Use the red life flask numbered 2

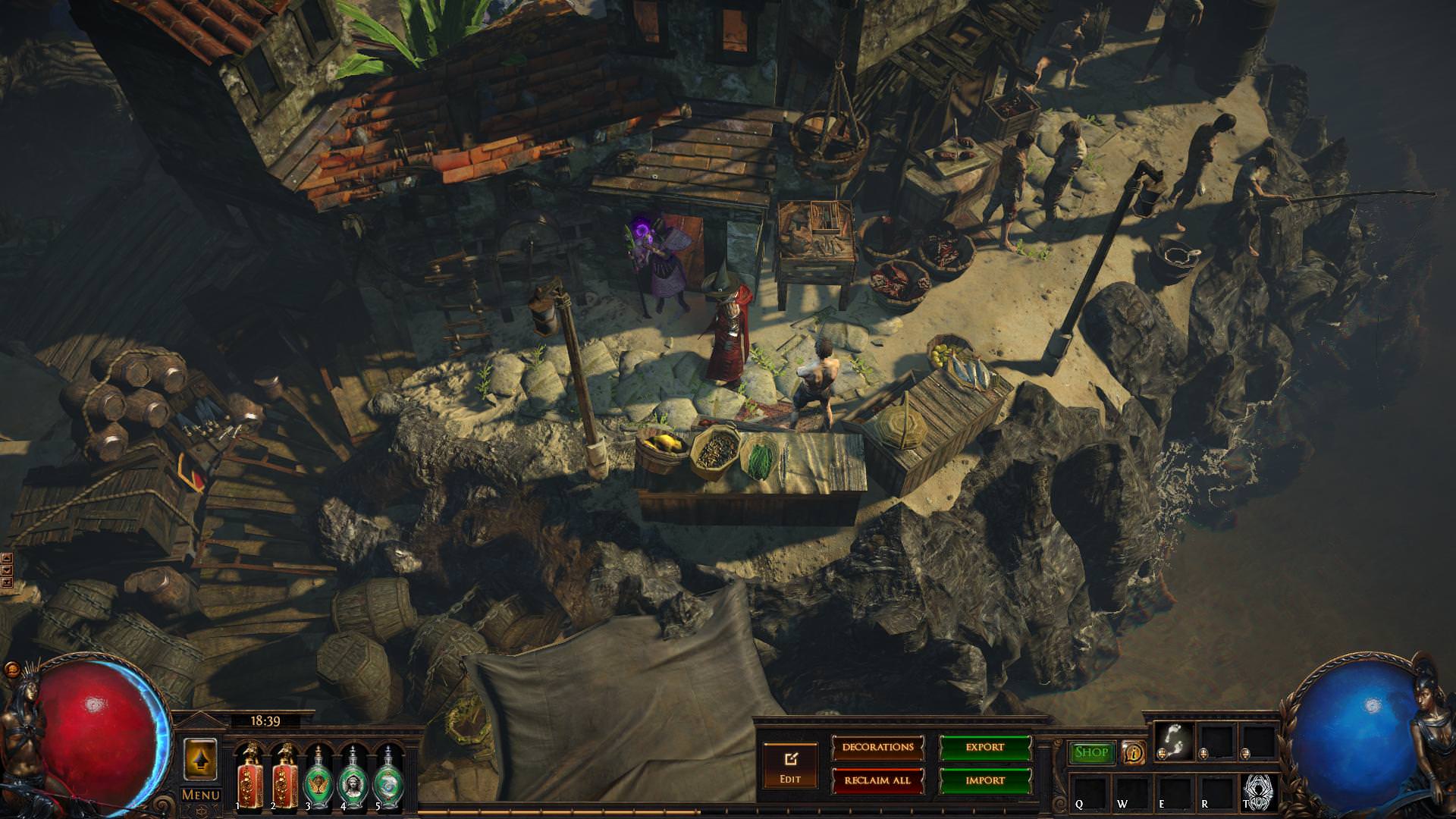coord(284,776)
